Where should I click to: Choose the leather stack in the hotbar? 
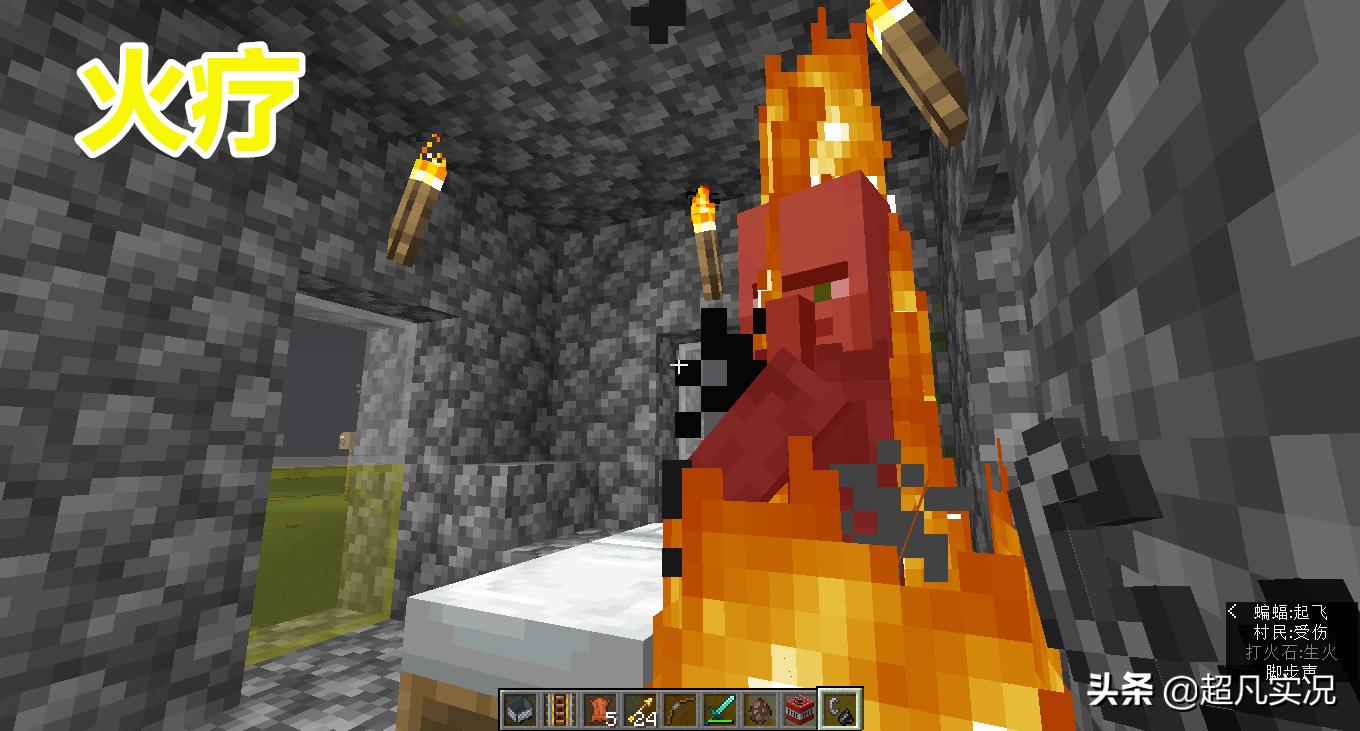coord(599,709)
